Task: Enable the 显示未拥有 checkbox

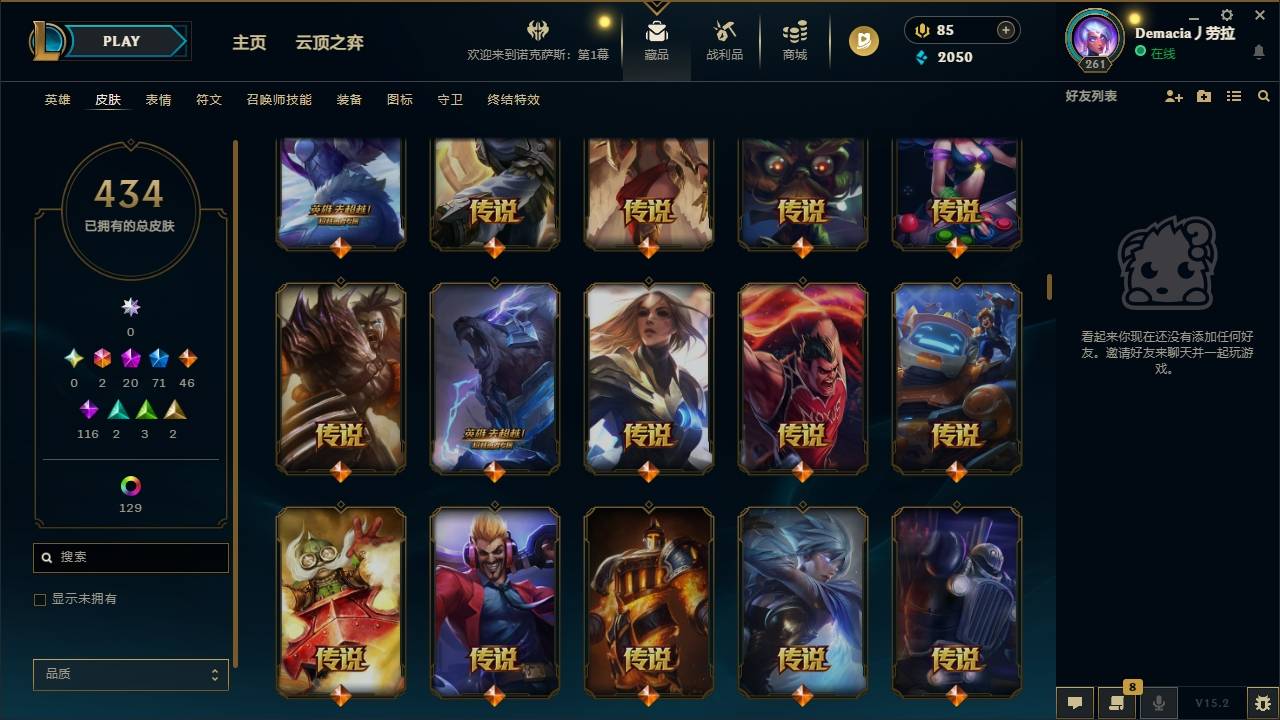Action: pyautogui.click(x=40, y=599)
